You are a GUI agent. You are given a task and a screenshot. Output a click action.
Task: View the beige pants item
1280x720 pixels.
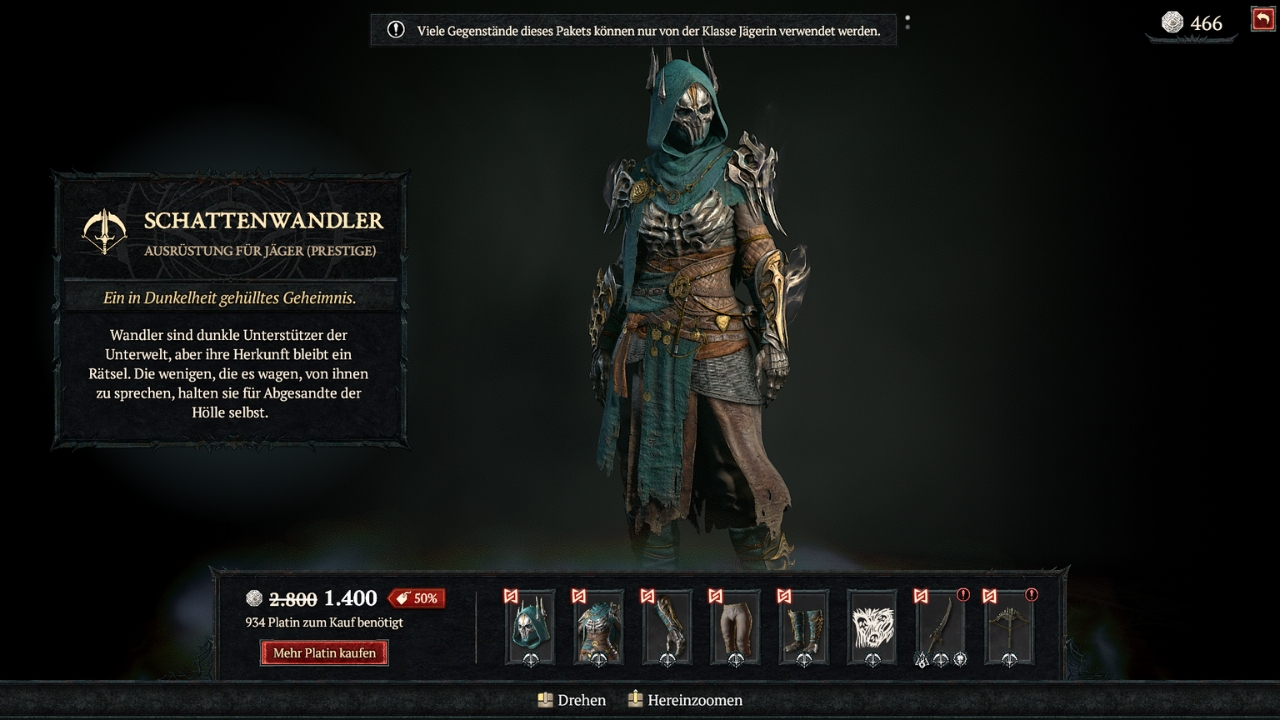click(x=735, y=627)
